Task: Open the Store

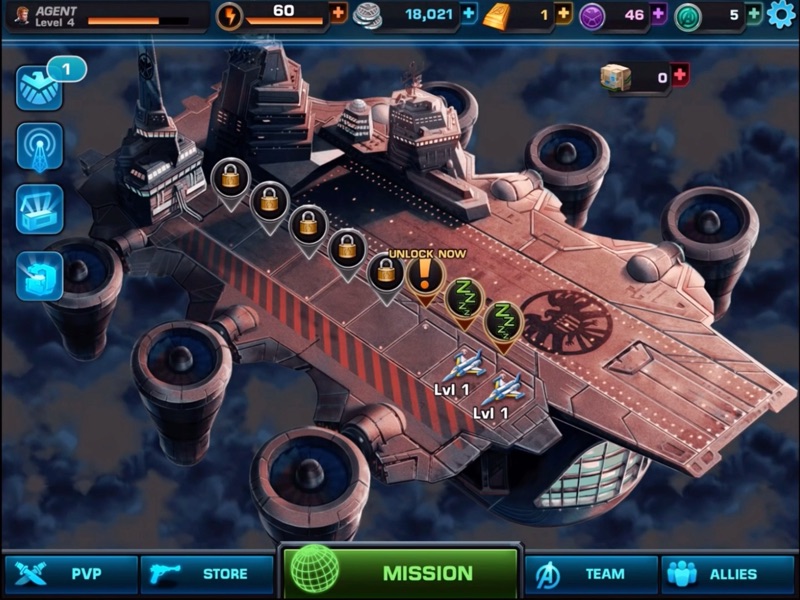Action: (x=207, y=574)
